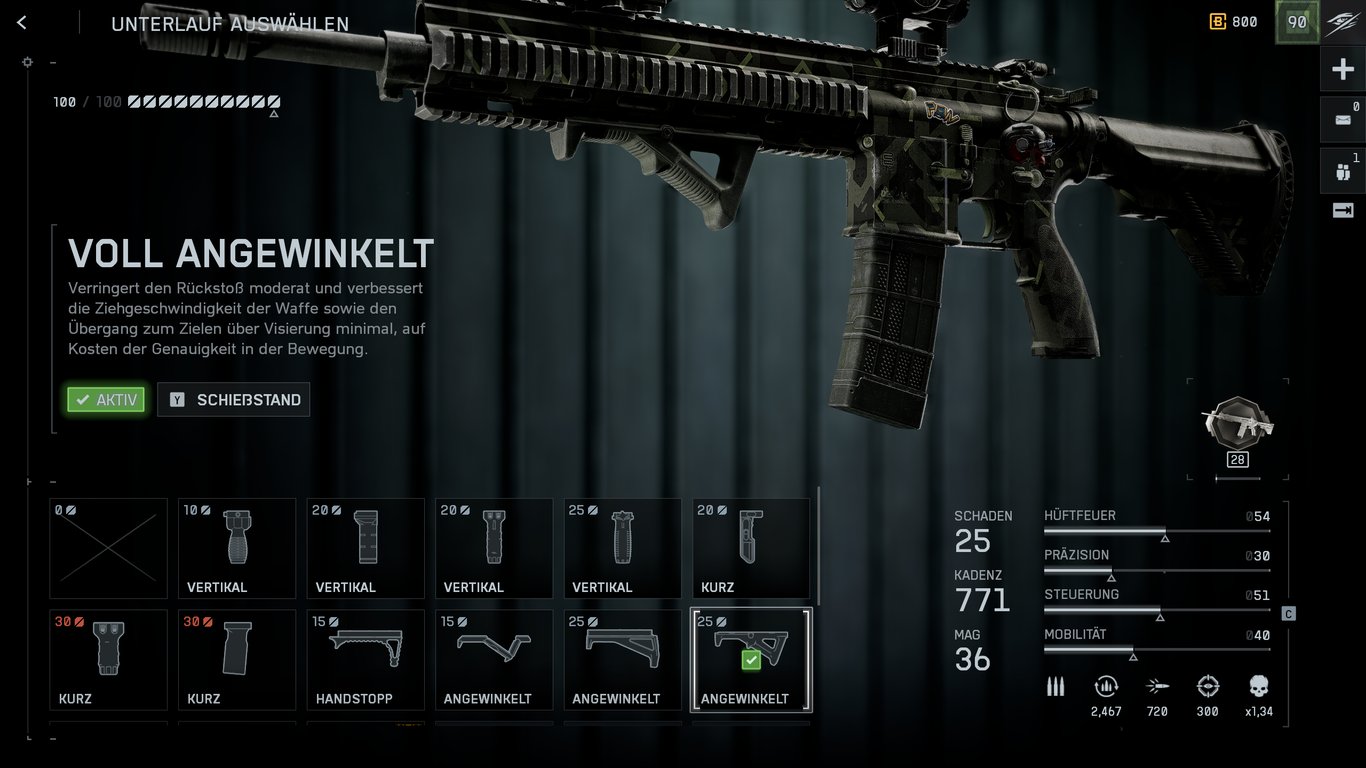Select the checked Angewinkelt grip tile
The width and height of the screenshot is (1366, 768).
751,659
